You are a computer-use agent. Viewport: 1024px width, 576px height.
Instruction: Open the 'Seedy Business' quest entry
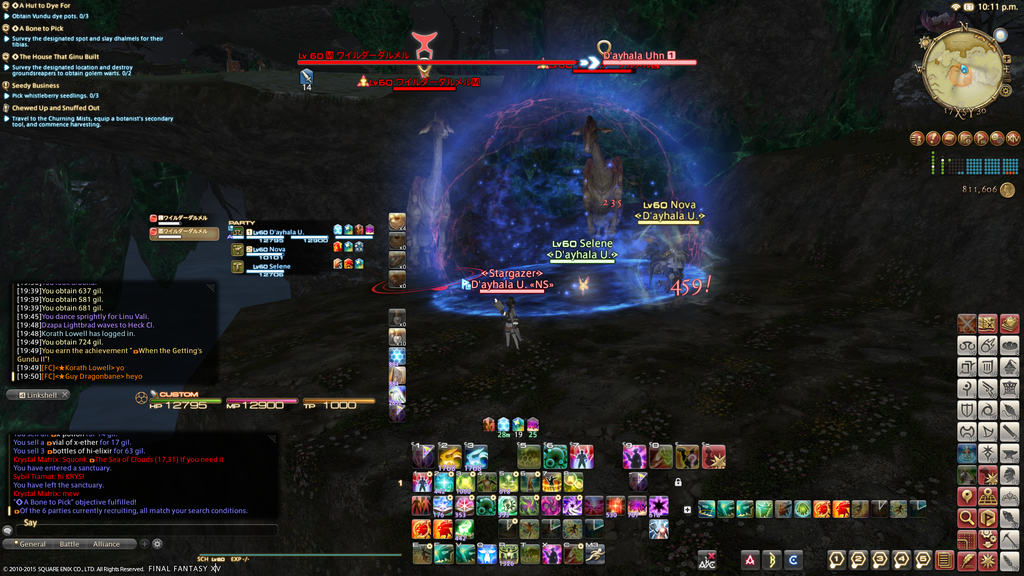(35, 85)
